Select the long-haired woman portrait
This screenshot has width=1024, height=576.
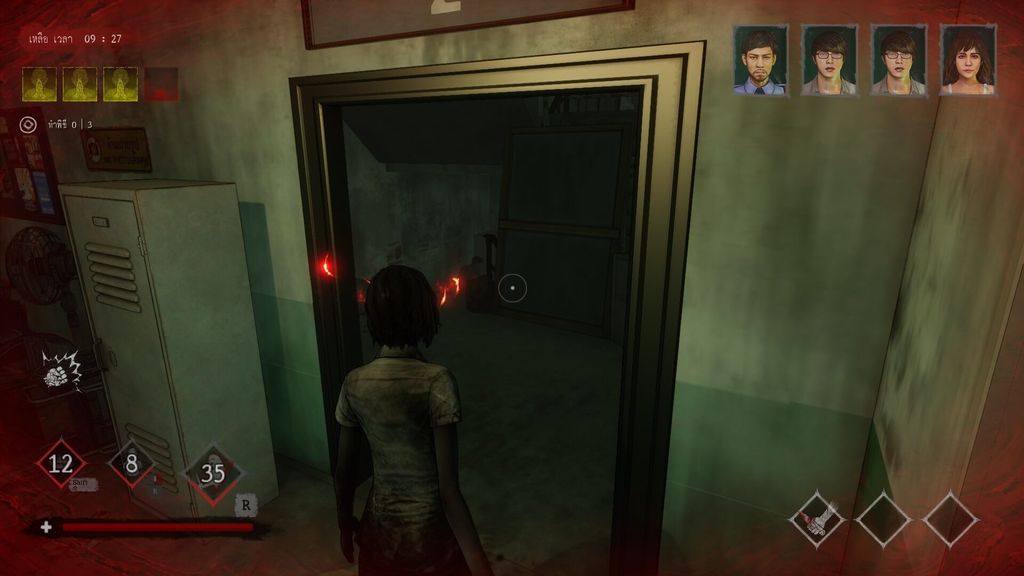coord(967,61)
